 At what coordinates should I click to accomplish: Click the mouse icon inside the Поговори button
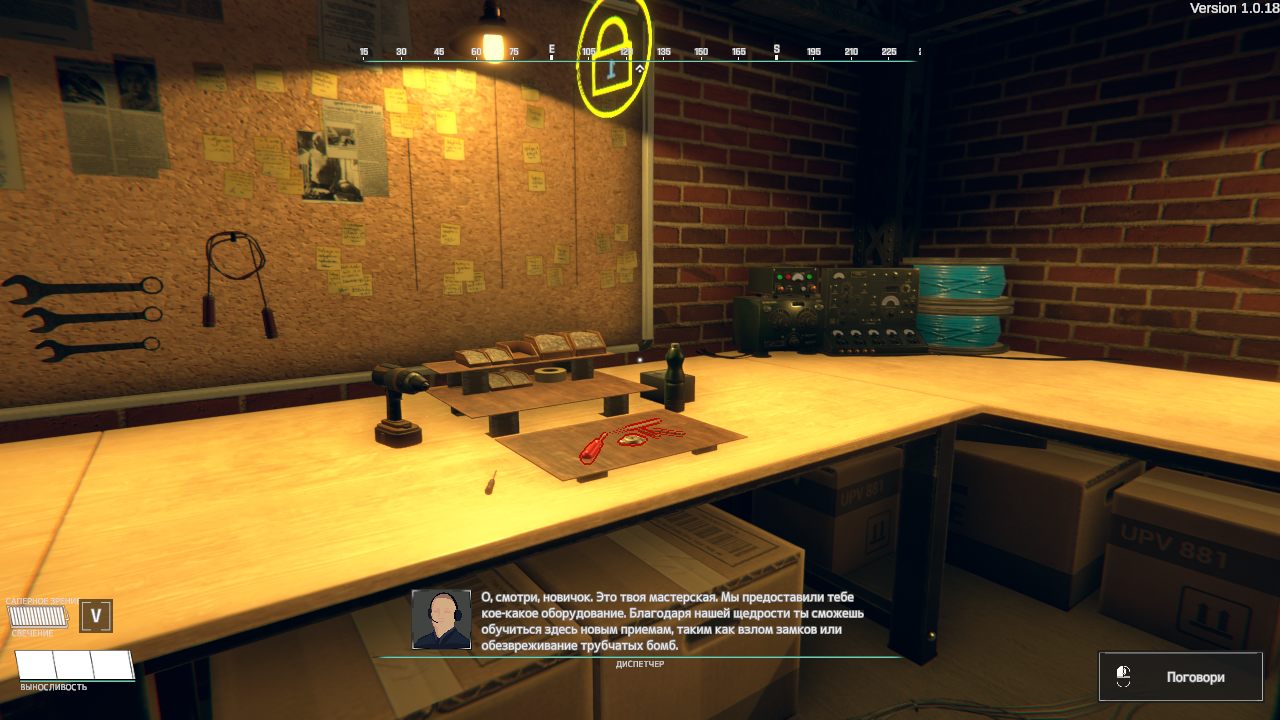pyautogui.click(x=1125, y=676)
